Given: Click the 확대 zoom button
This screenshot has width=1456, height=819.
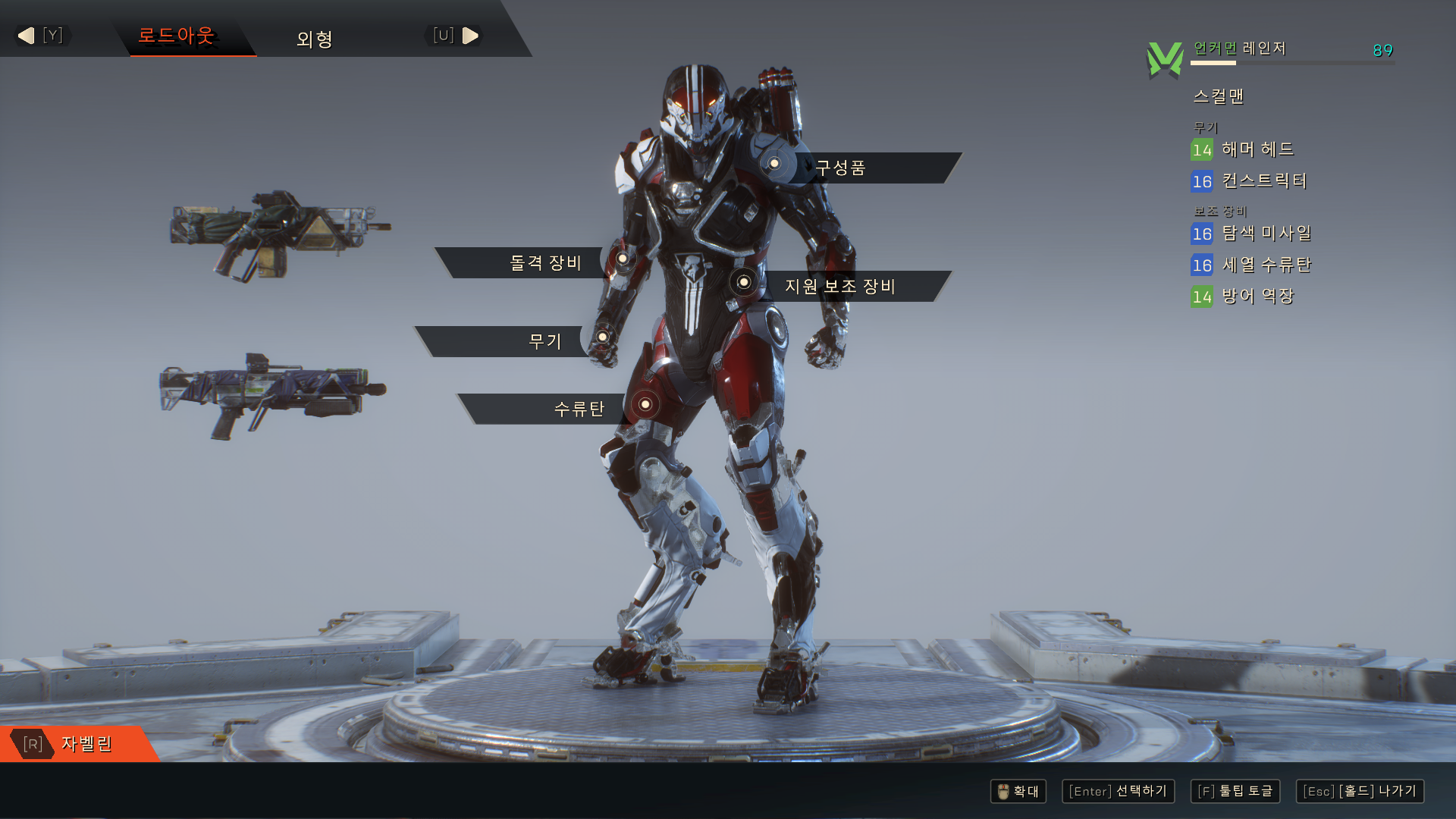Looking at the screenshot, I should (1018, 791).
